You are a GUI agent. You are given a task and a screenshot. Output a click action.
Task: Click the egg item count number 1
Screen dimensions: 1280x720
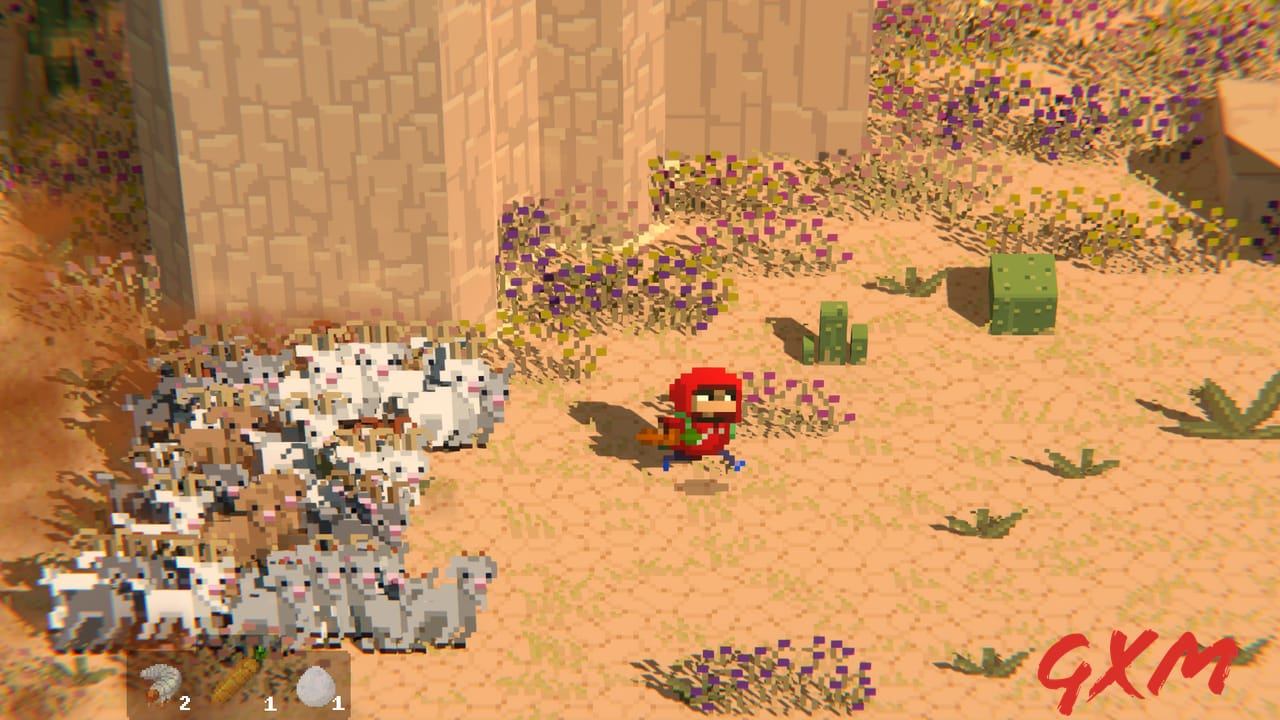coord(338,702)
